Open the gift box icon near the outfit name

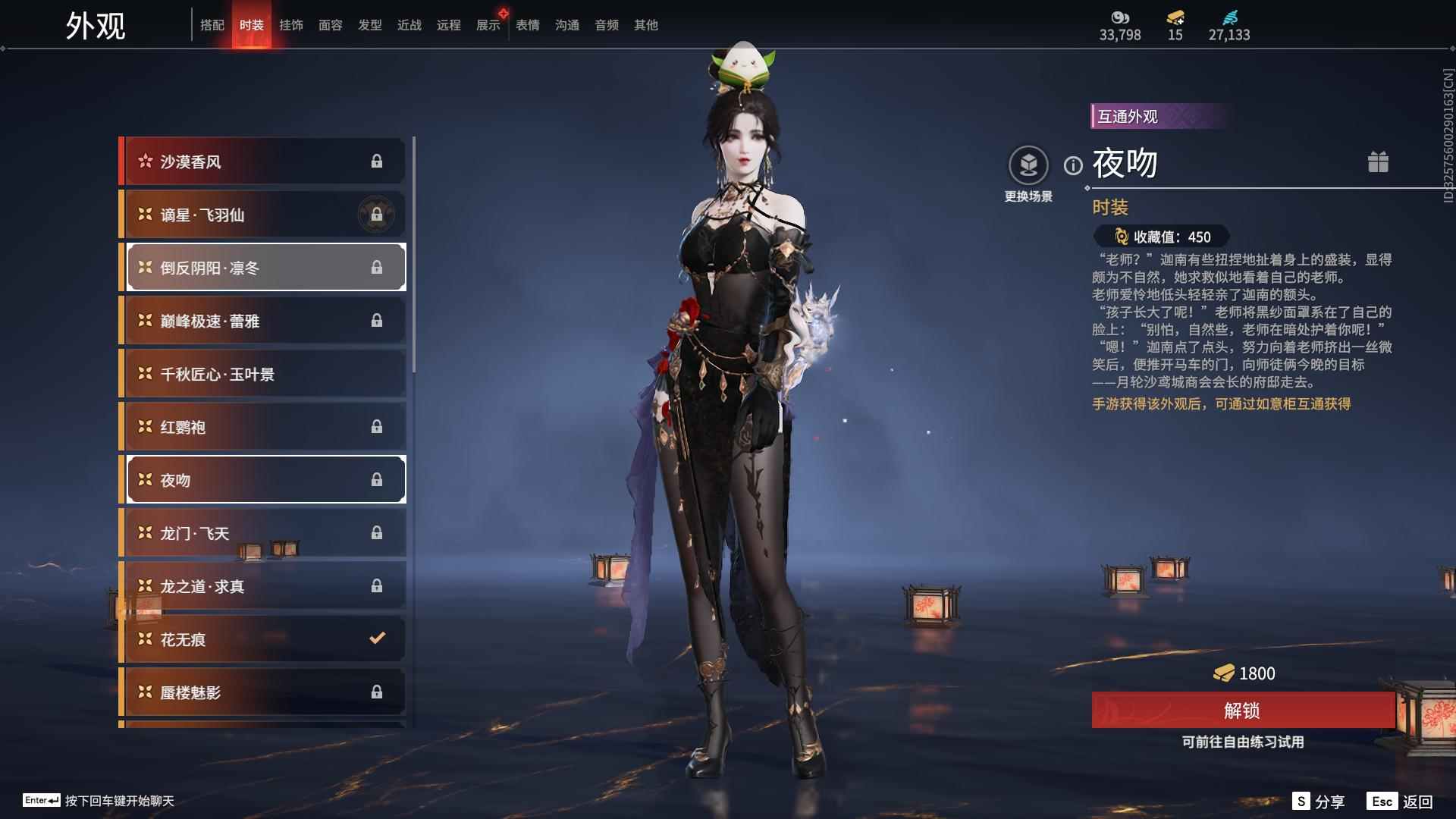(x=1379, y=162)
